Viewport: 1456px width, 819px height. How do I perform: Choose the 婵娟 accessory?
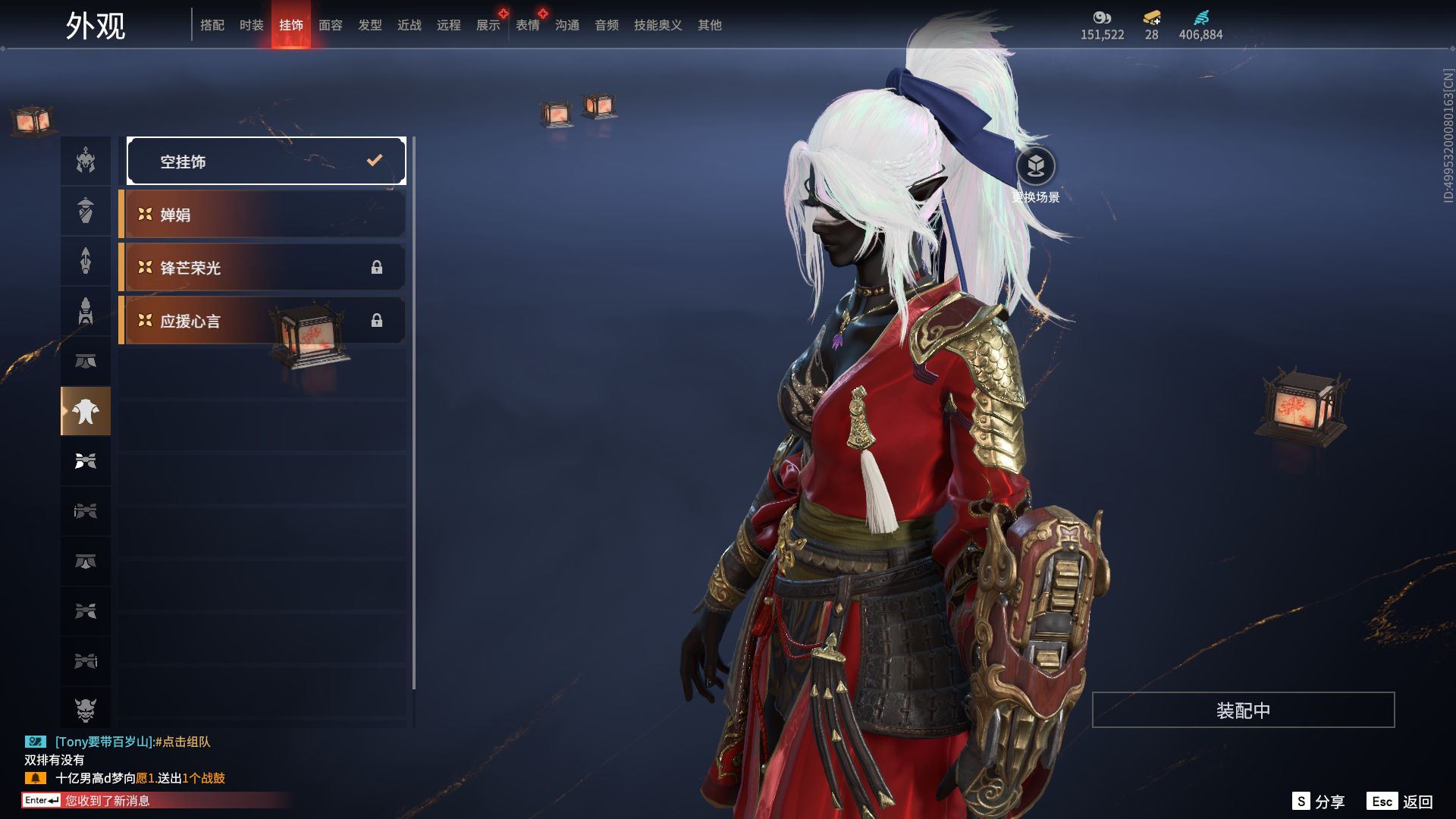(x=262, y=215)
